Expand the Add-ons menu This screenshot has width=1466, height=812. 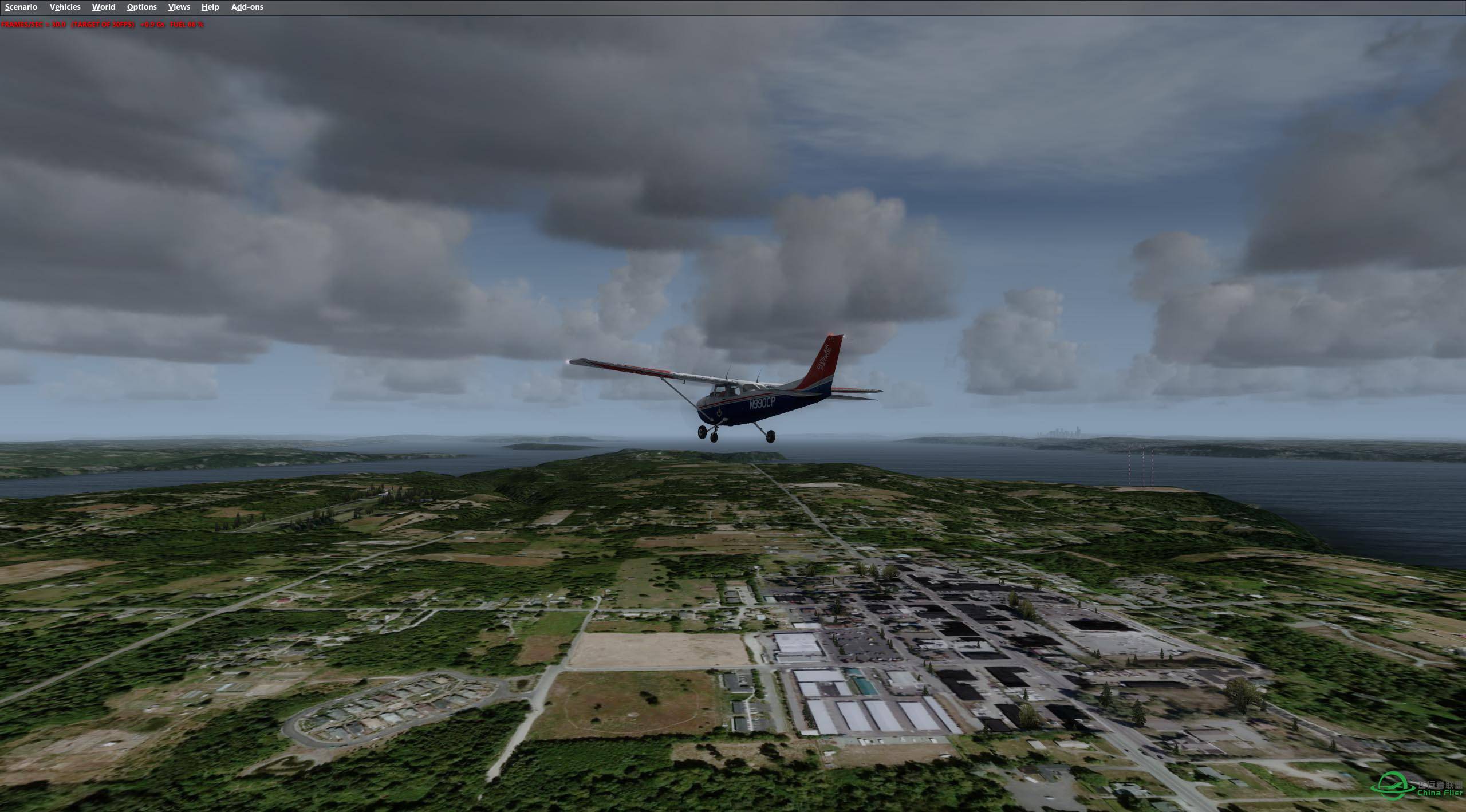(247, 7)
